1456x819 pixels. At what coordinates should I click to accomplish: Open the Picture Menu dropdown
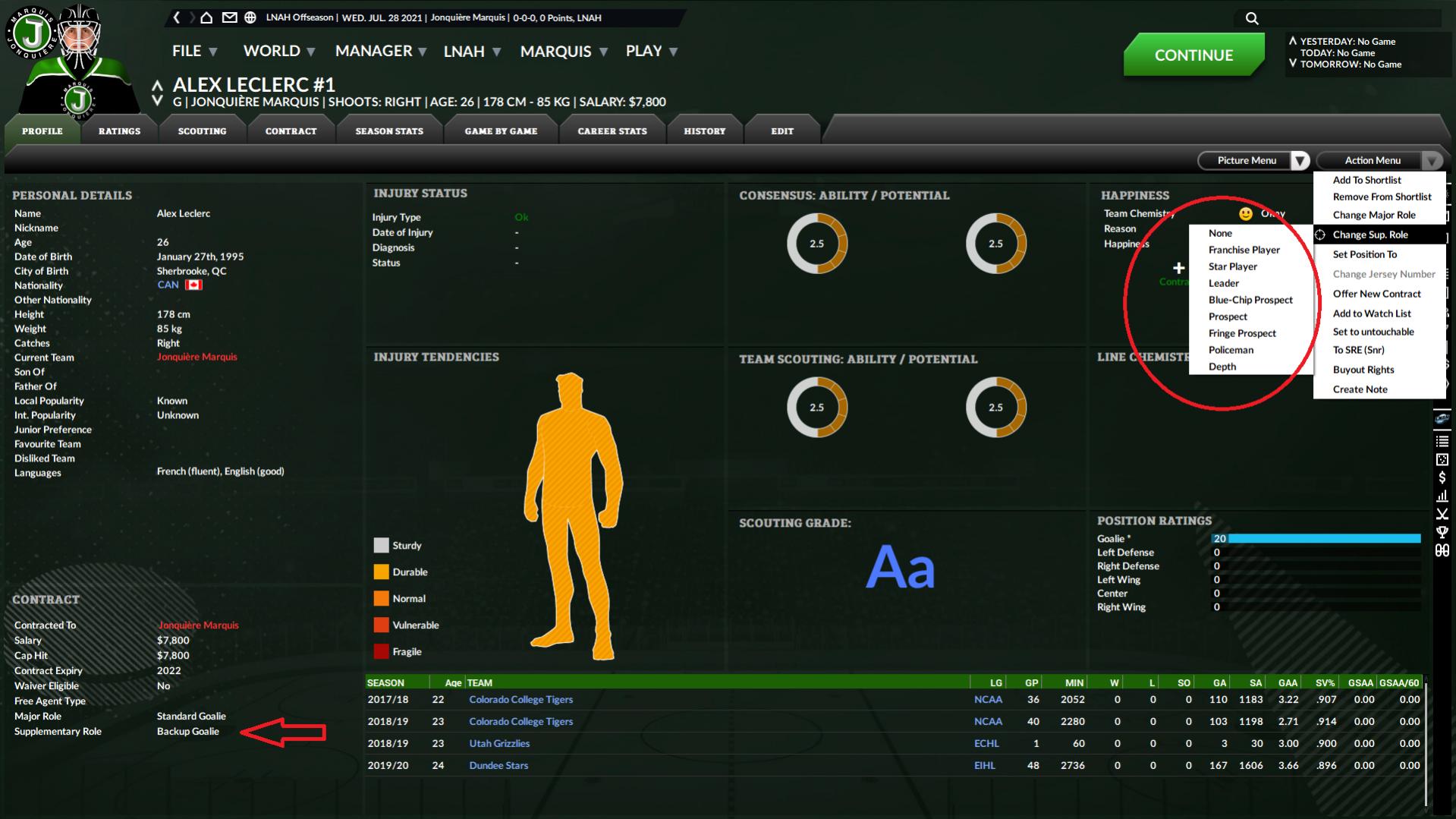tap(1247, 160)
